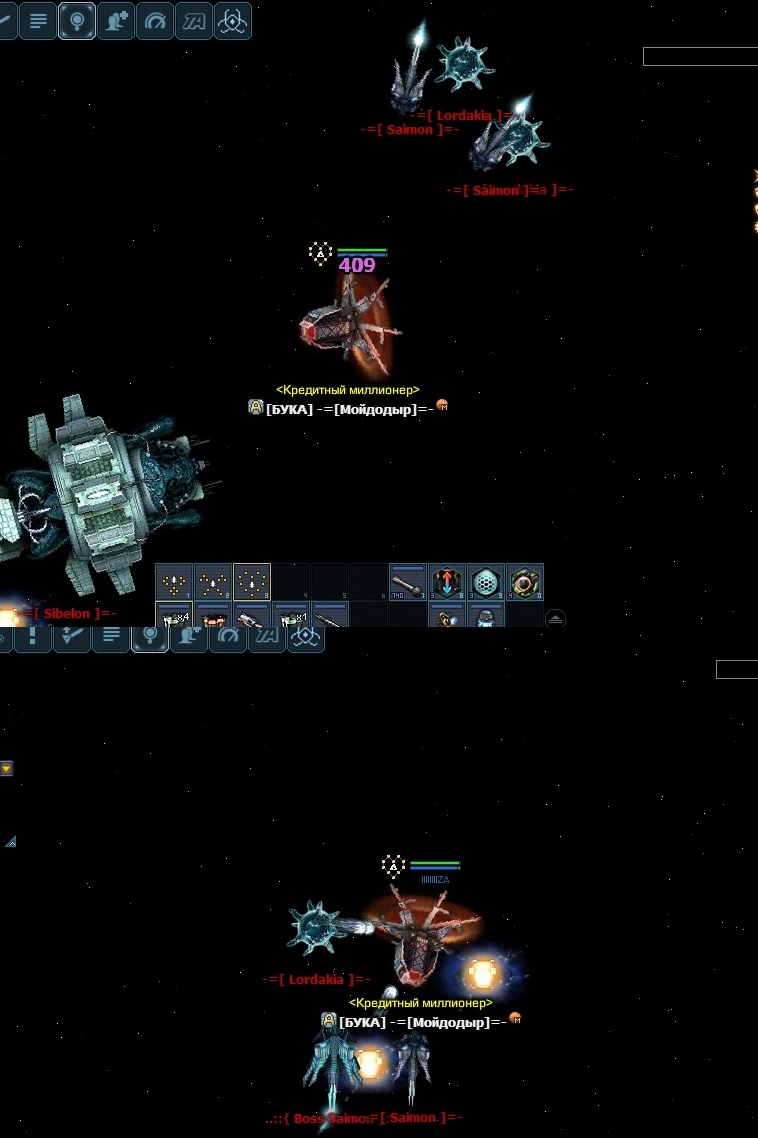This screenshot has width=758, height=1138.
Task: Choose the formation in hotbar slot 2
Action: 213,581
